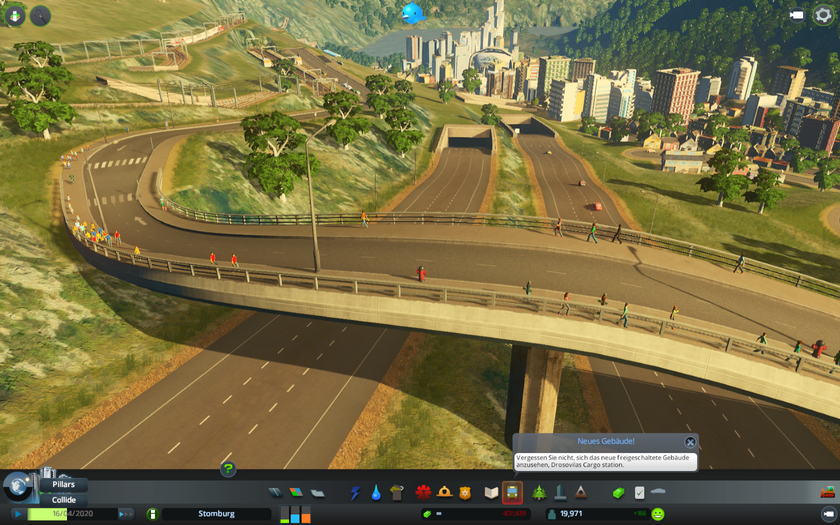The width and height of the screenshot is (840, 525).
Task: Open the settings gear menu
Action: pos(824,15)
